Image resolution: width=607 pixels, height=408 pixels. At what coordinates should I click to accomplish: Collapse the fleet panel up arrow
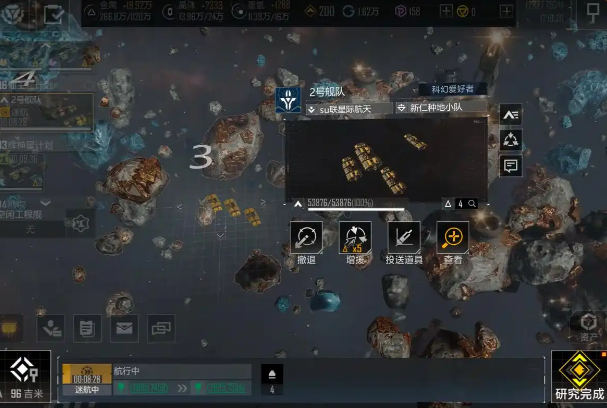[297, 203]
